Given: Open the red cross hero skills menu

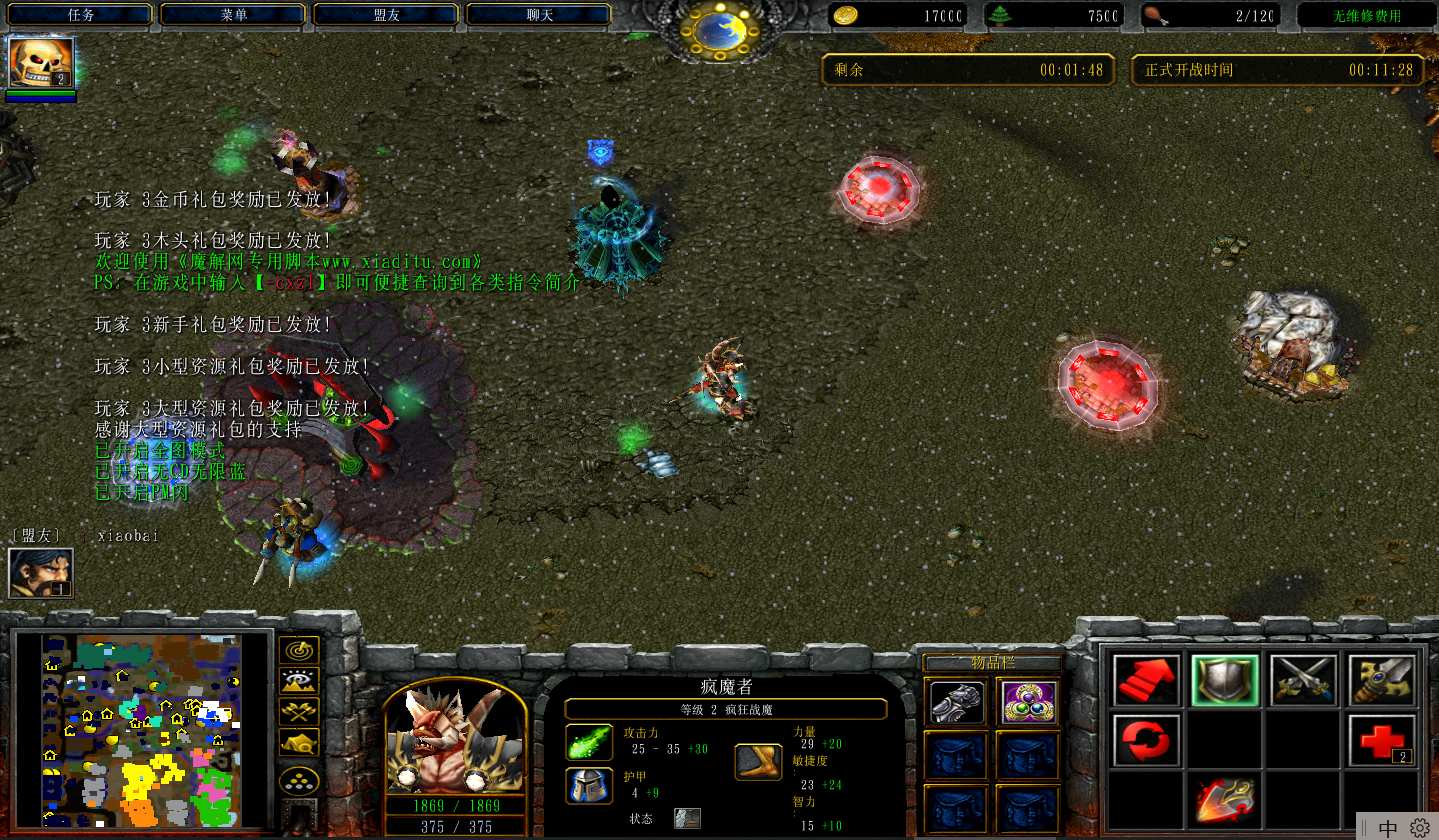Looking at the screenshot, I should 1382,741.
